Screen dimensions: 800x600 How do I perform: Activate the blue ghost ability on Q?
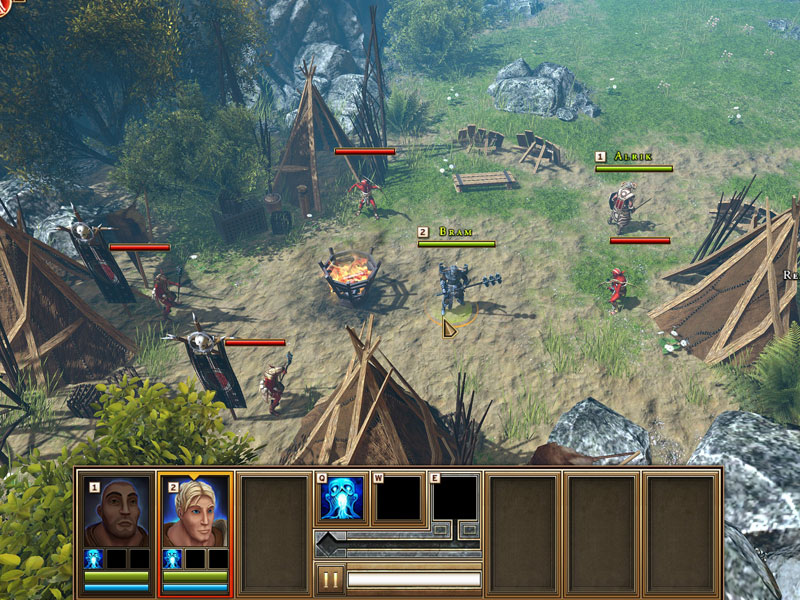(340, 499)
